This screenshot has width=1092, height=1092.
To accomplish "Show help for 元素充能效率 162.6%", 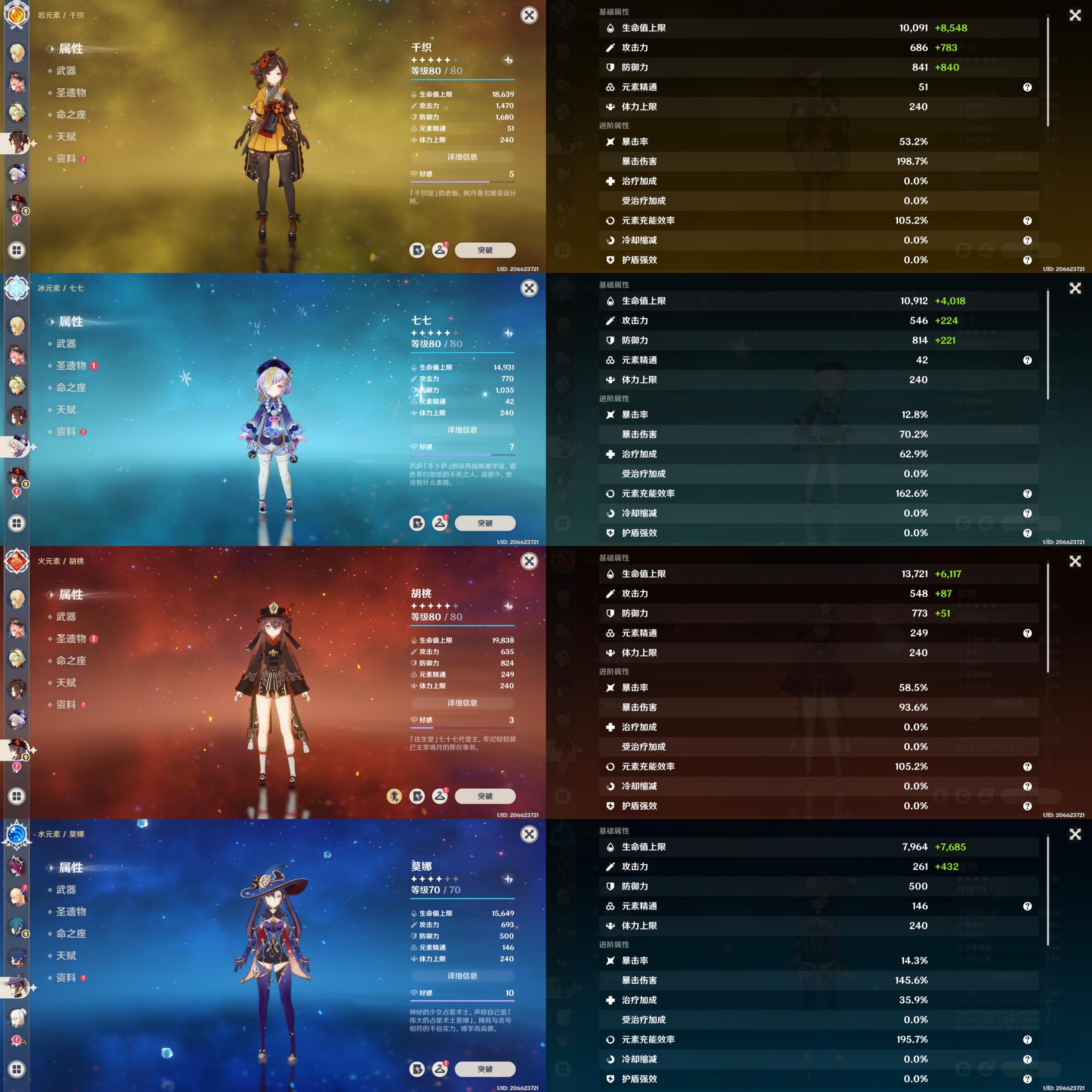I will click(1027, 494).
